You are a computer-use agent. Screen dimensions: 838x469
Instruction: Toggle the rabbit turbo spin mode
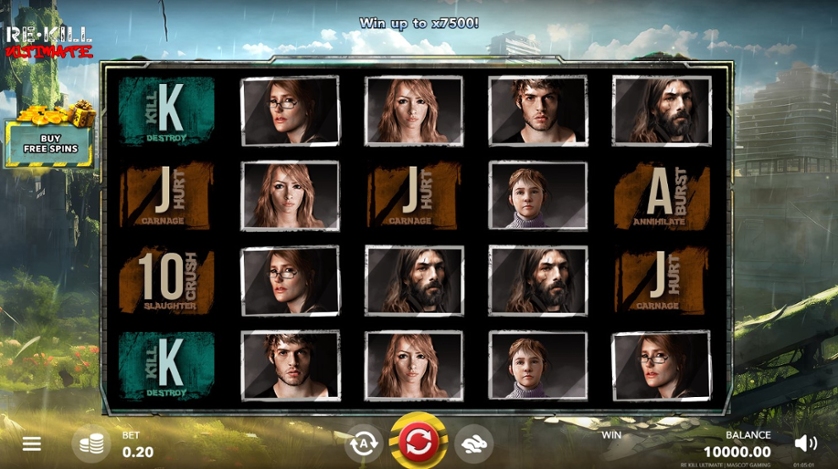473,443
